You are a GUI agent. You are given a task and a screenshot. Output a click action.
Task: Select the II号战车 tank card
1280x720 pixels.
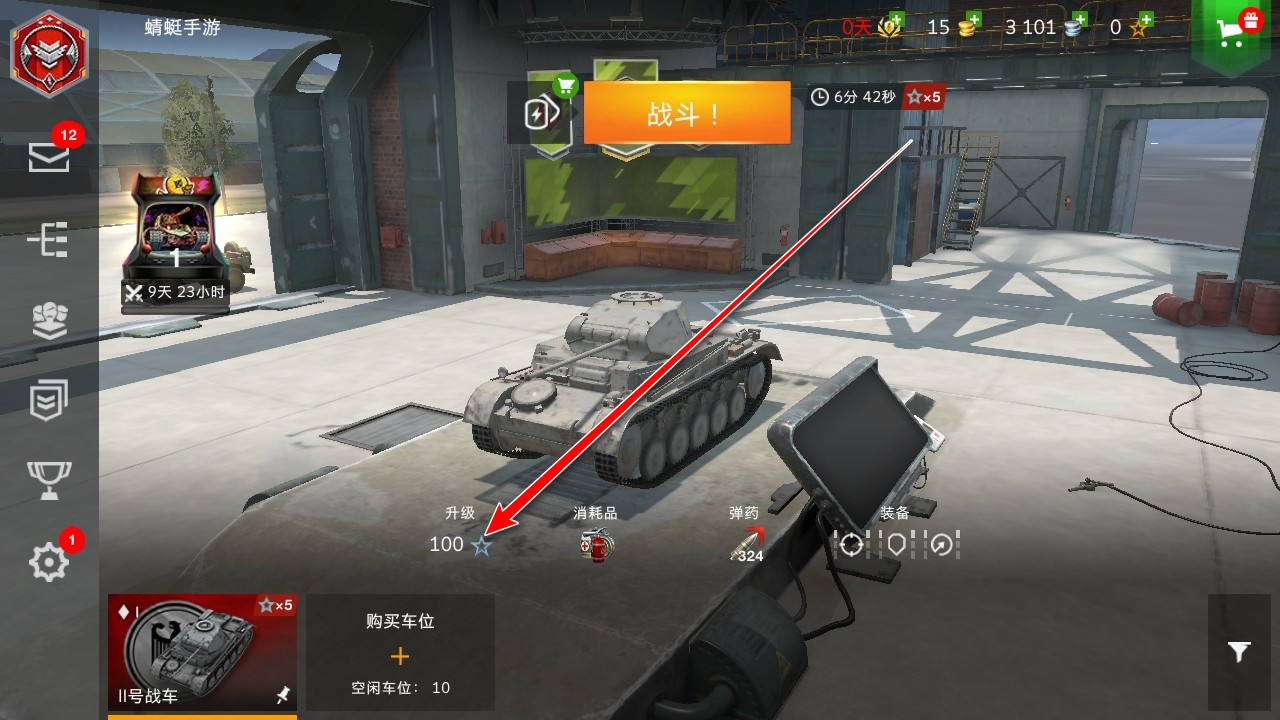[x=202, y=652]
